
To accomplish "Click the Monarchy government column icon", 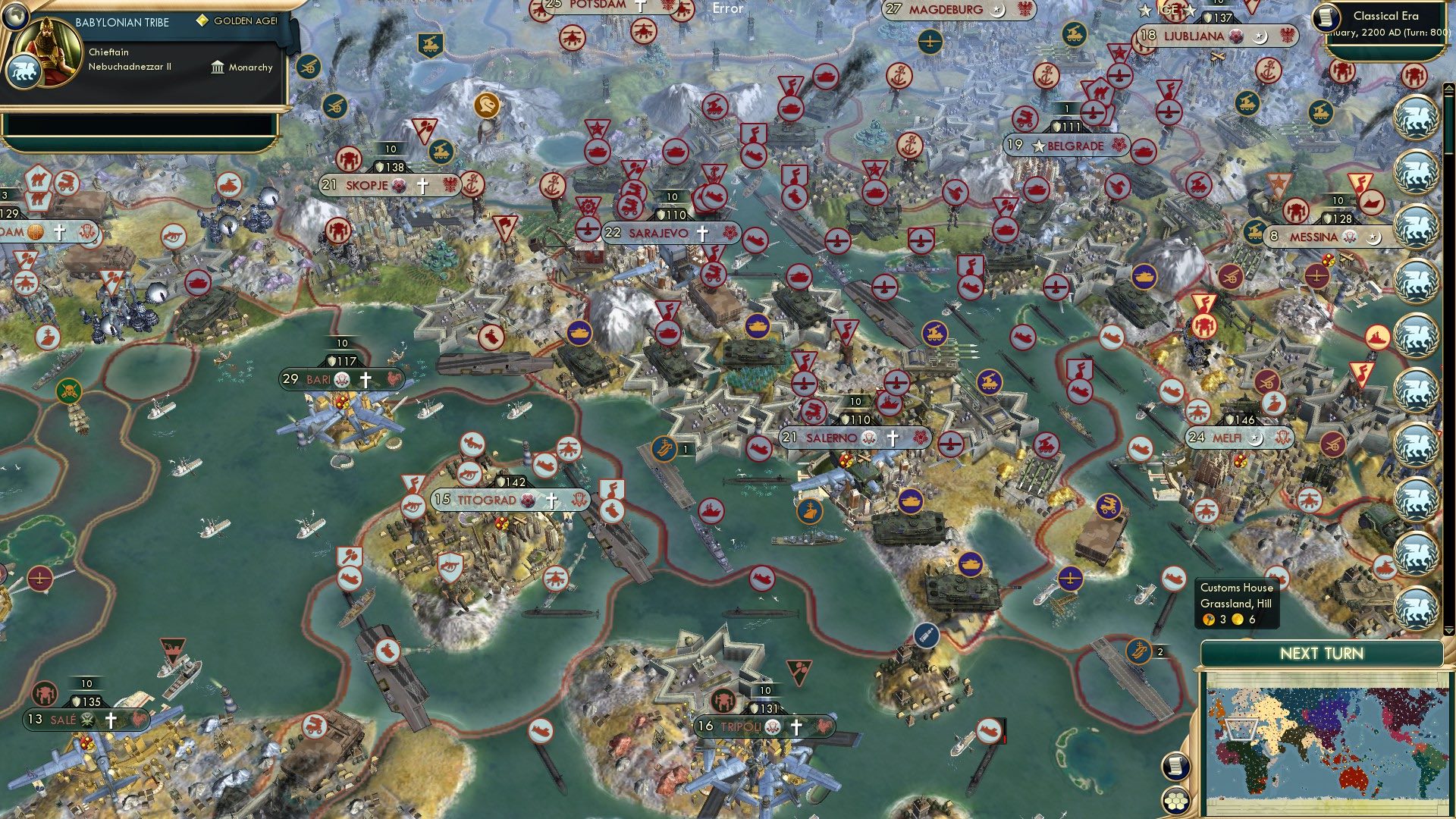I will [216, 67].
